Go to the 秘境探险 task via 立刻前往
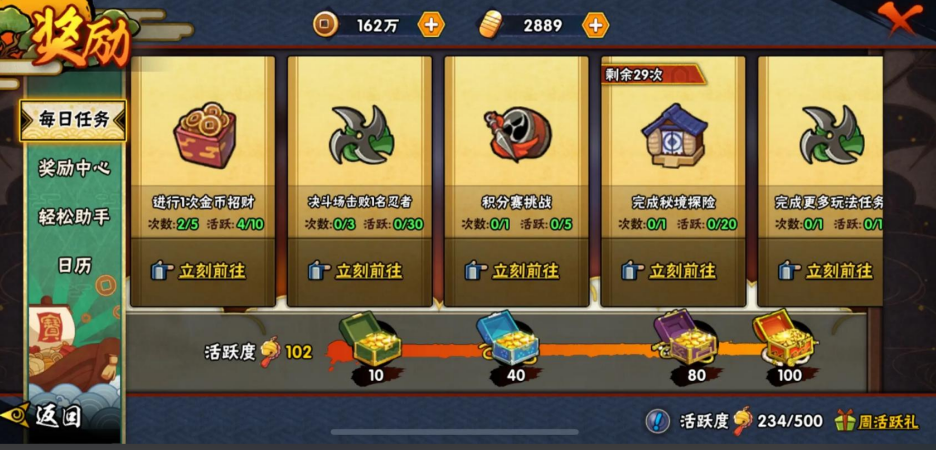The width and height of the screenshot is (936, 450). 671,271
